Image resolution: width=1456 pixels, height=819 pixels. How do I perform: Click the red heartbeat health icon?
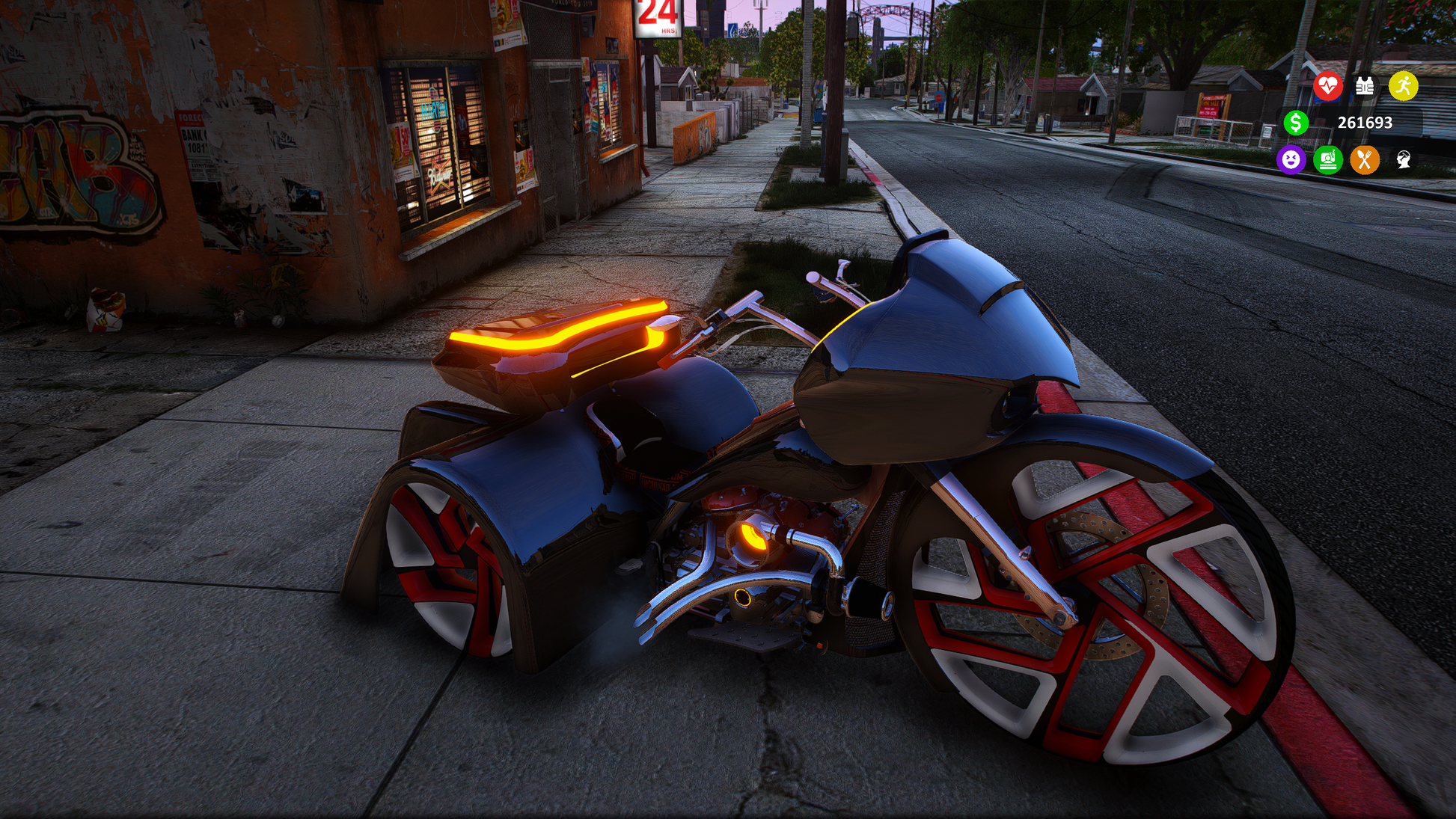point(1328,86)
